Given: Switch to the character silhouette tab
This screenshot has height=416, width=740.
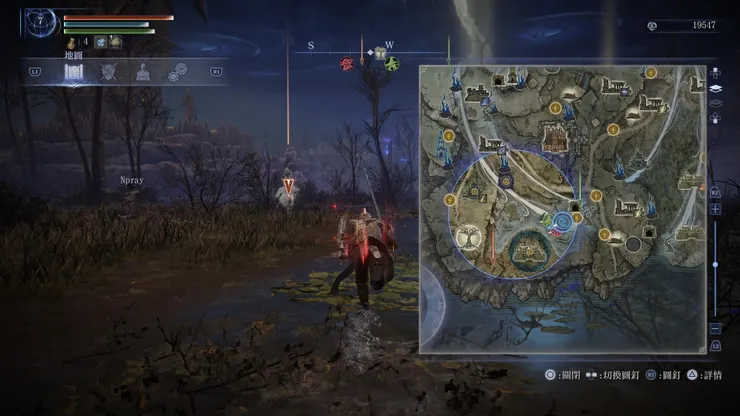Looking at the screenshot, I should (143, 72).
